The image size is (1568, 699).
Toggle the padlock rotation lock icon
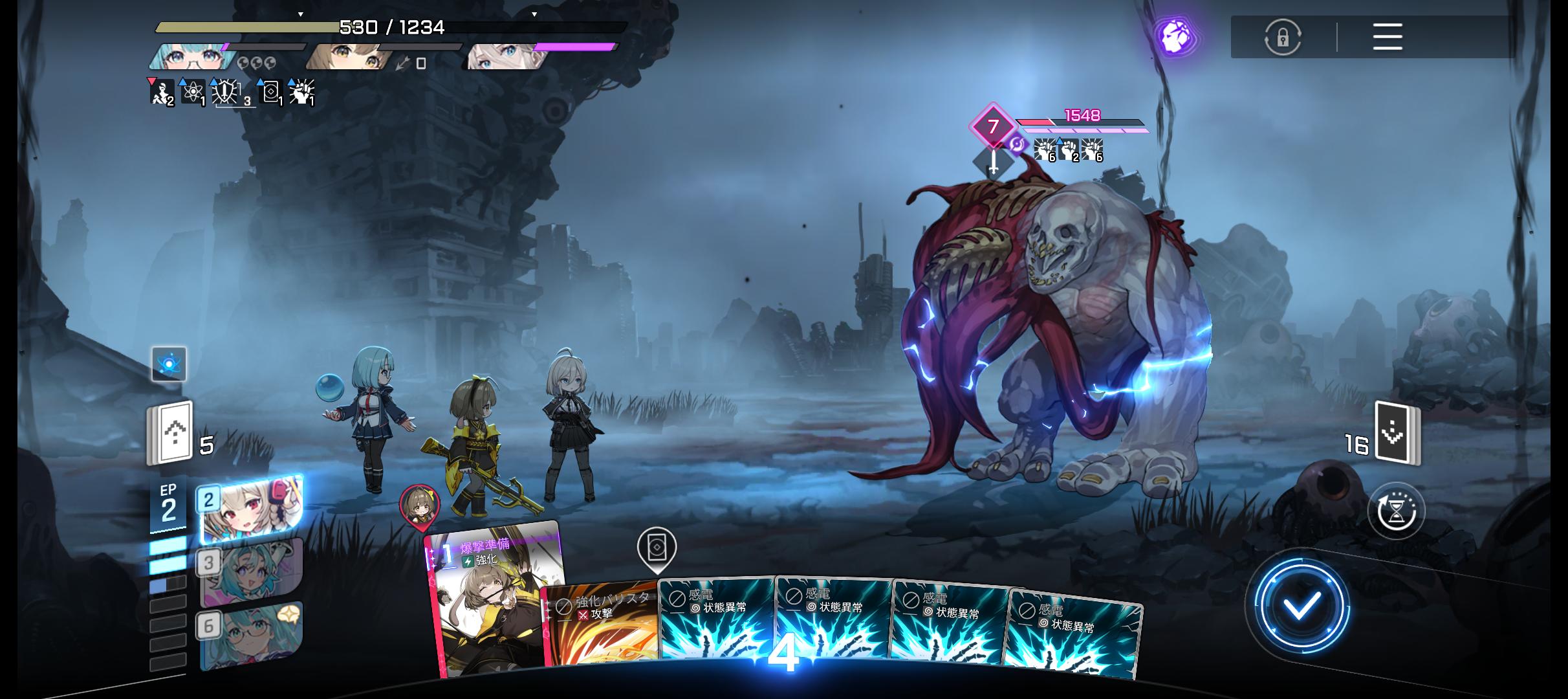(x=1282, y=38)
